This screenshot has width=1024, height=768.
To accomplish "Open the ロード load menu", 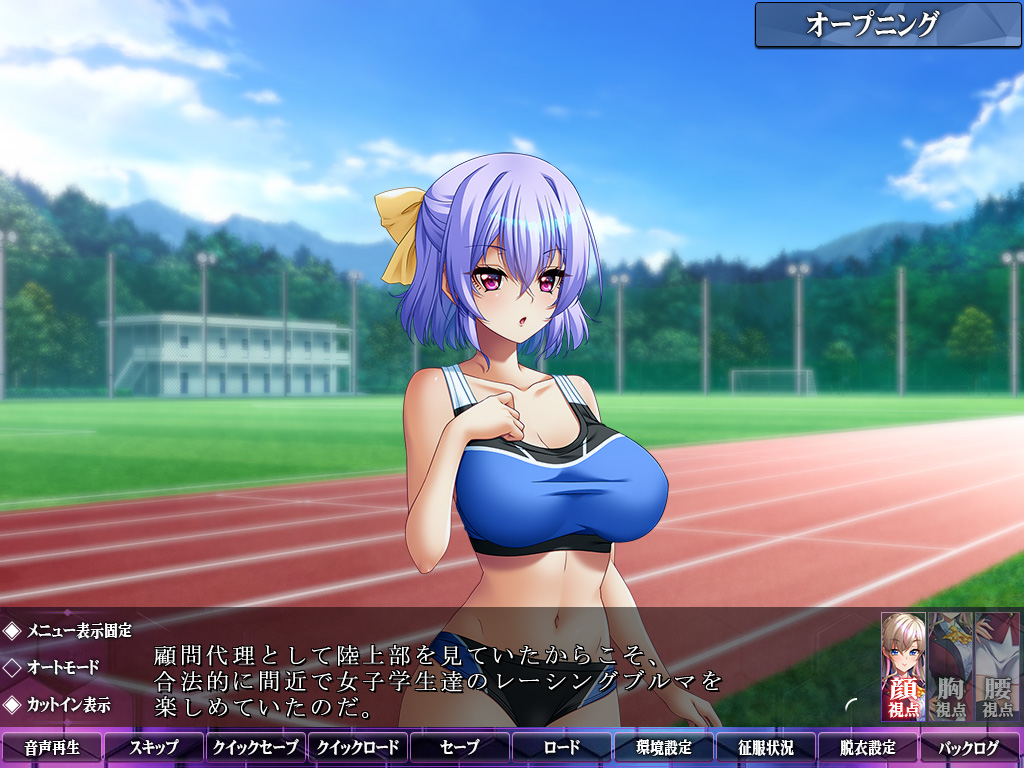I will tap(562, 748).
